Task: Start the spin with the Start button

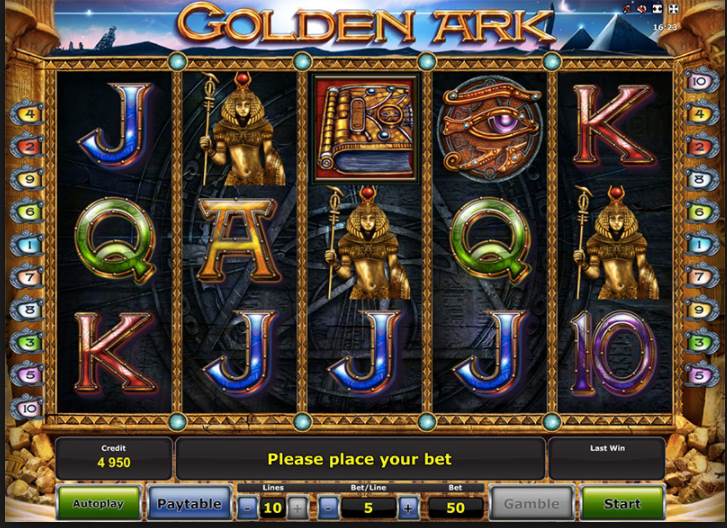Action: click(x=622, y=503)
